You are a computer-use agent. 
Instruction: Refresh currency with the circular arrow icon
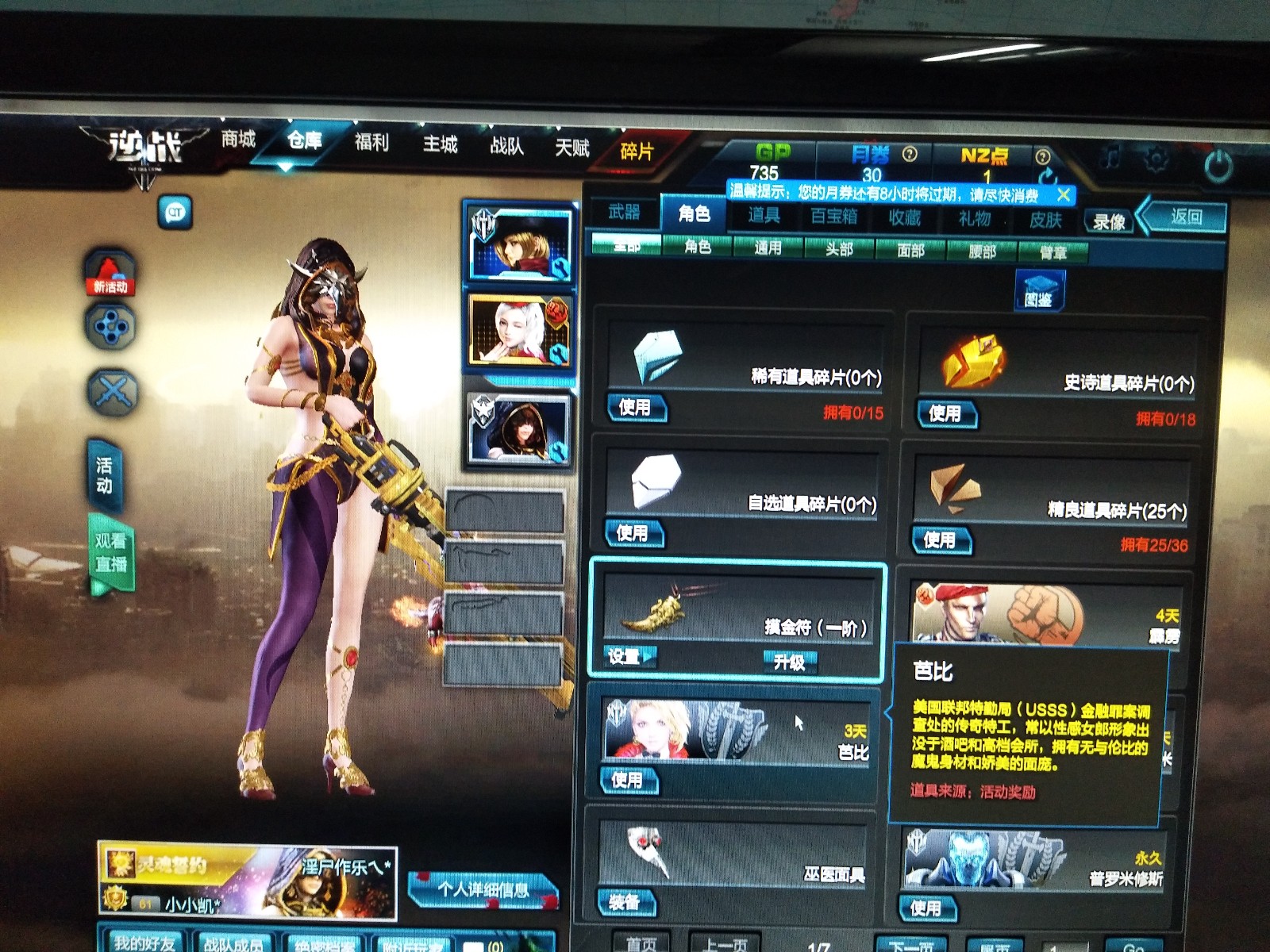coord(1047,176)
